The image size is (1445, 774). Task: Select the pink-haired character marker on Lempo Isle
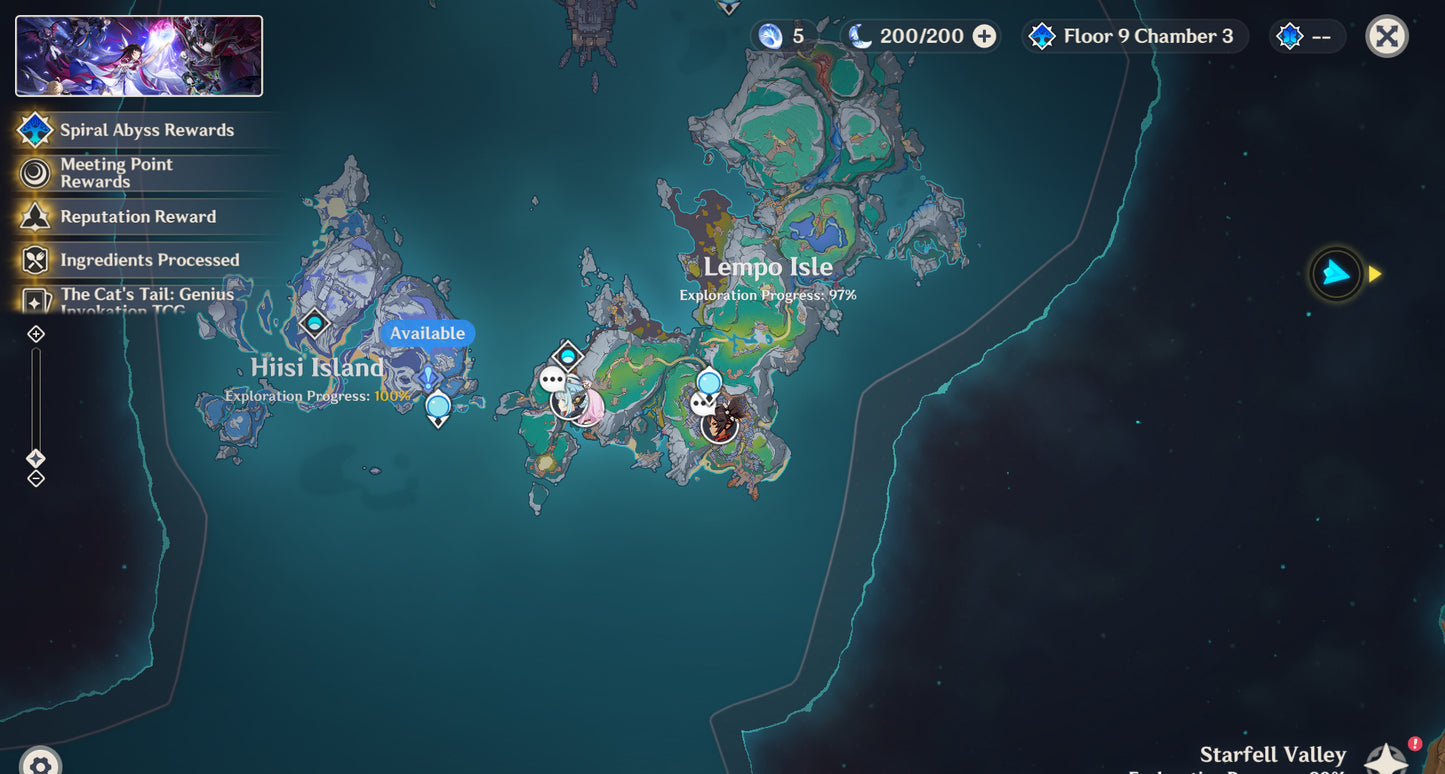click(586, 404)
